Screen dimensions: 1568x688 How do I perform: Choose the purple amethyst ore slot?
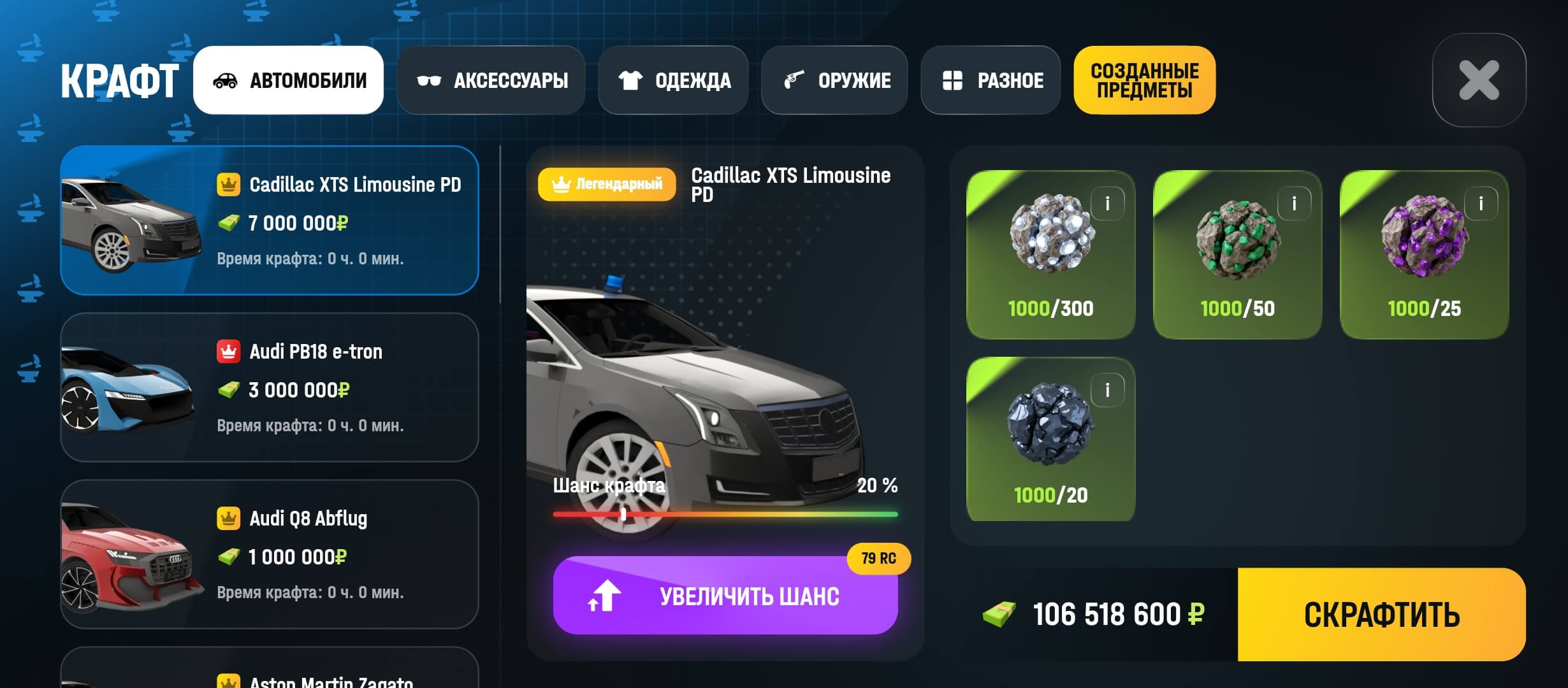coord(1424,255)
